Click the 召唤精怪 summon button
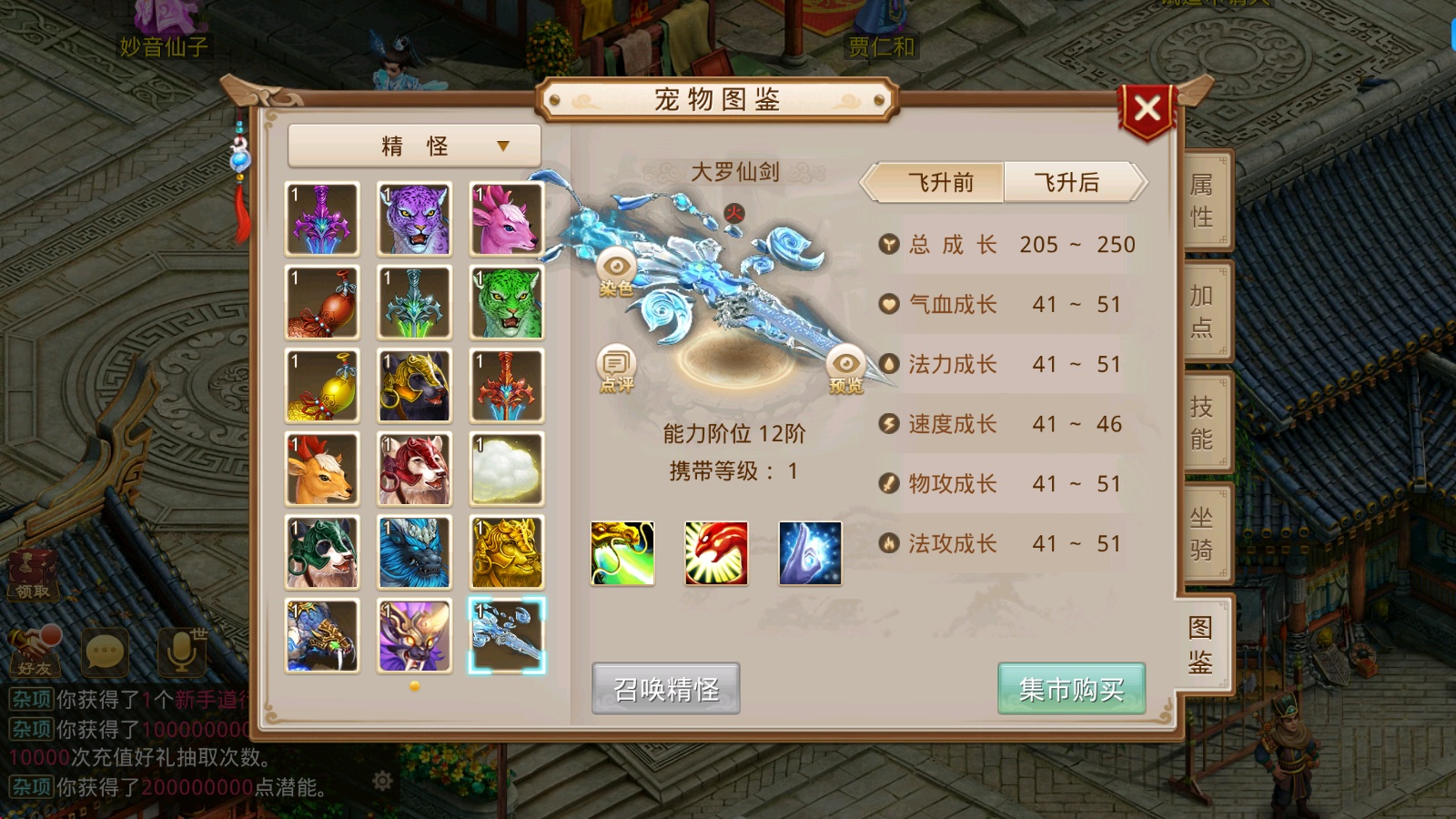The image size is (1456, 819). click(665, 689)
